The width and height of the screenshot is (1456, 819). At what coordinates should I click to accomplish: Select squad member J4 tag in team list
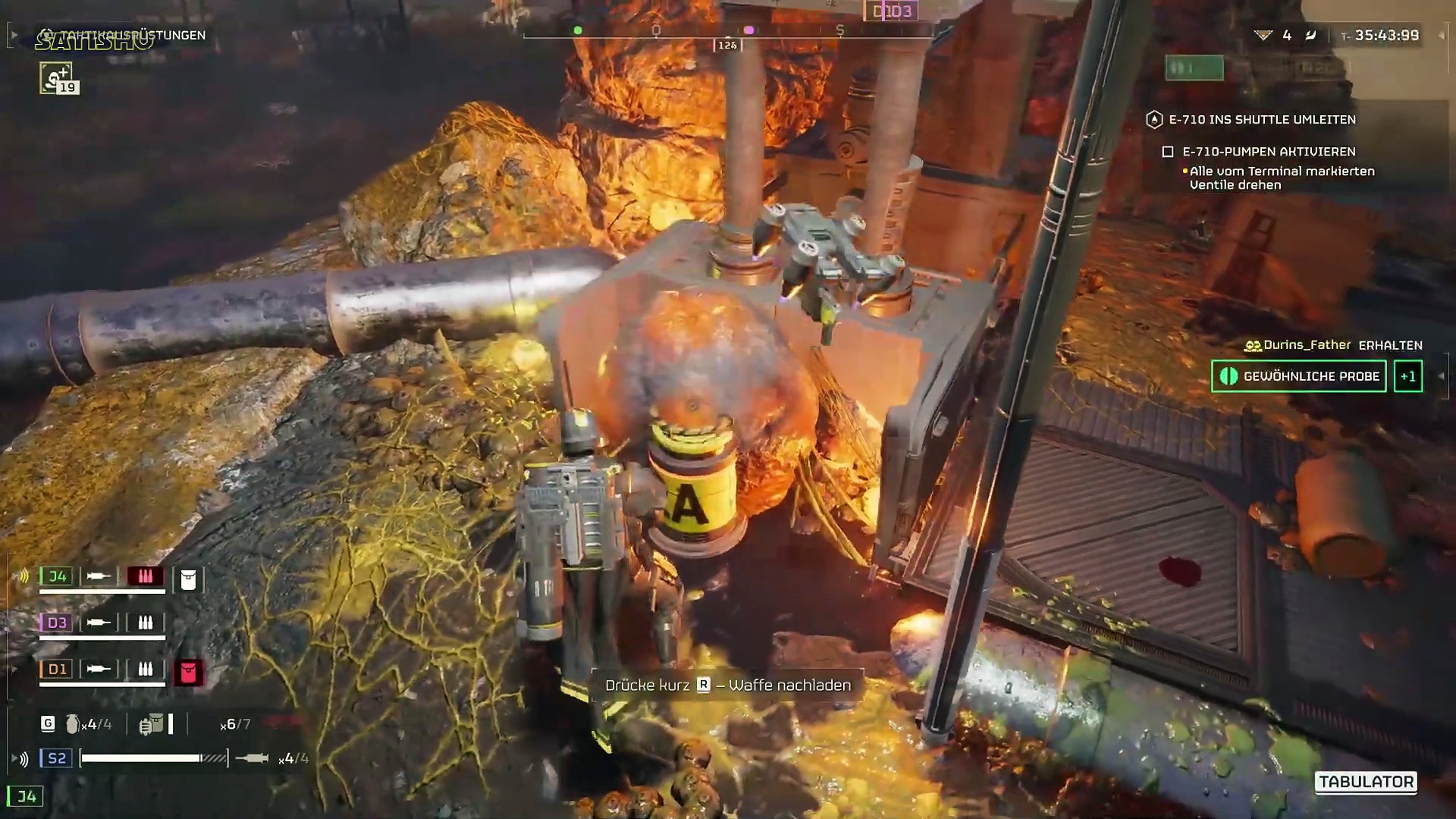pos(57,576)
